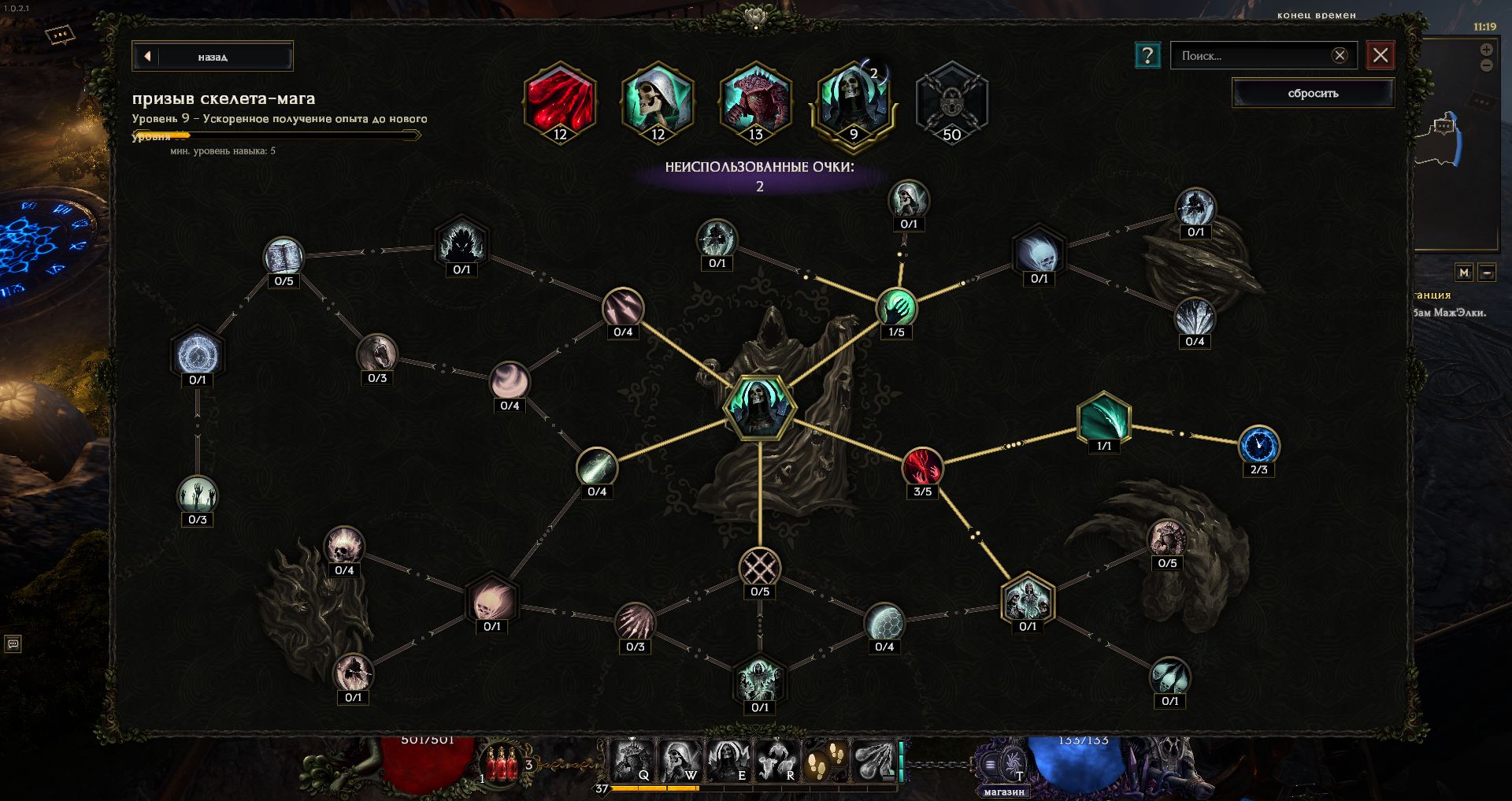Choose the spellbook node 0/5
This screenshot has height=801, width=1512.
[x=283, y=257]
